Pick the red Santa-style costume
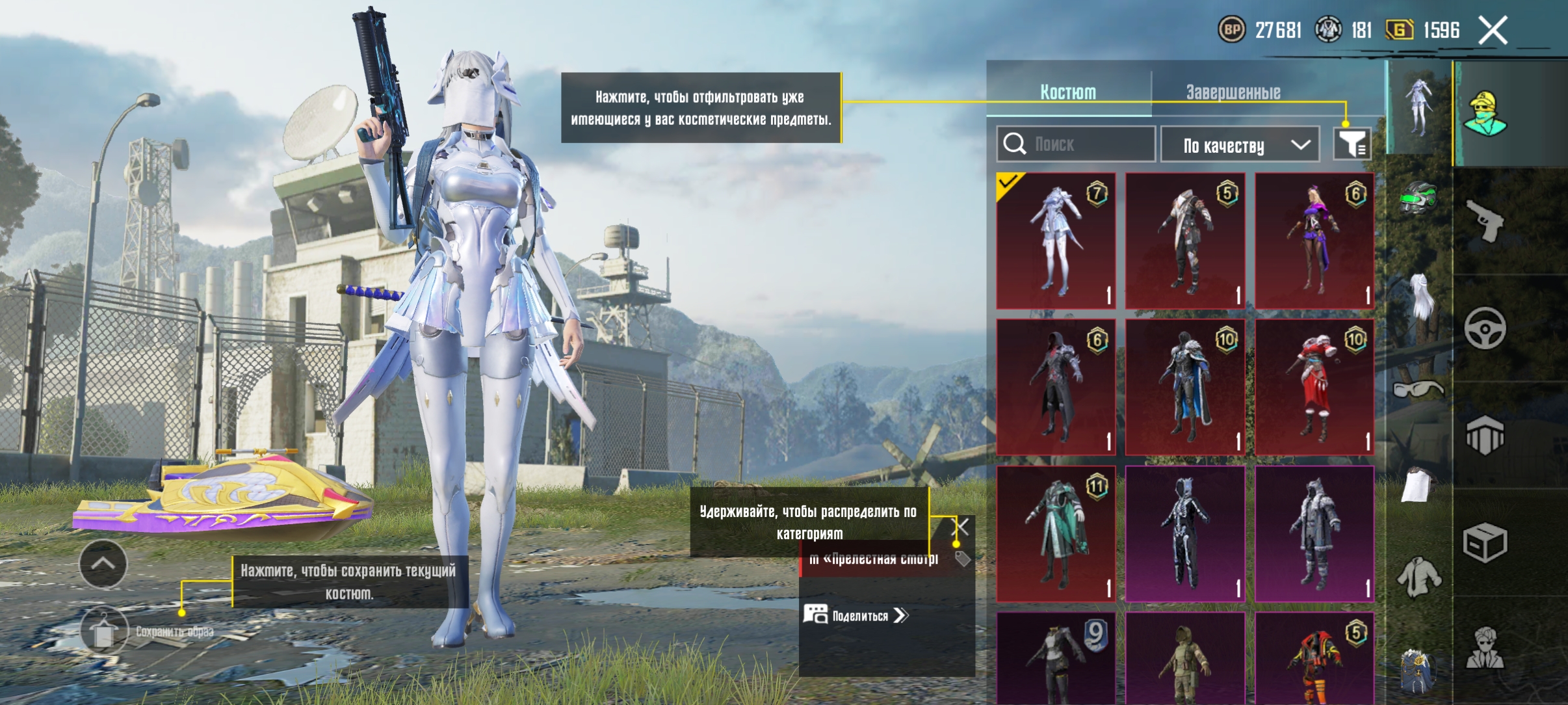 tap(1314, 387)
